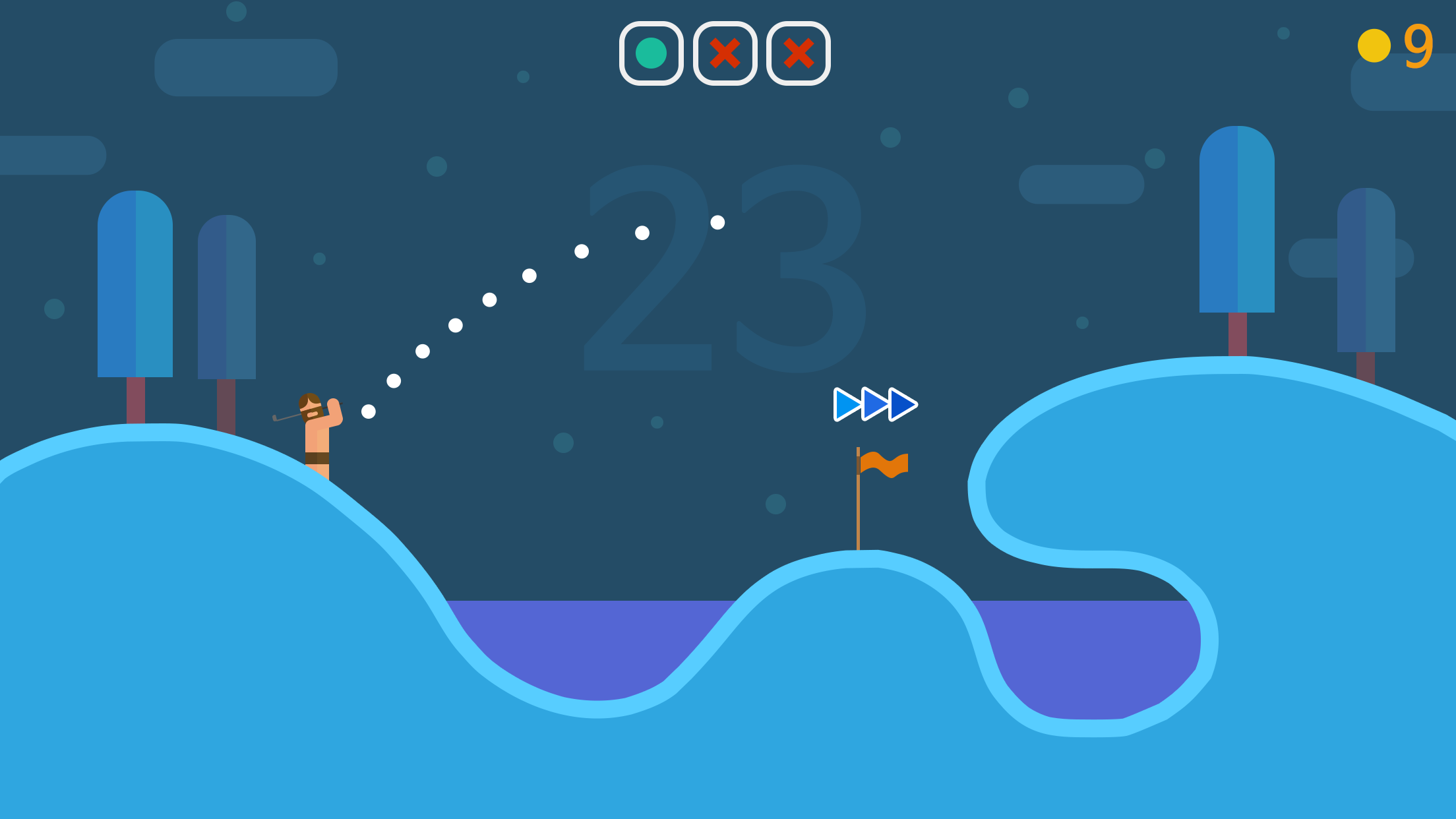Screen dimensions: 1456x819
Task: Click the orange hole flag
Action: (x=884, y=464)
